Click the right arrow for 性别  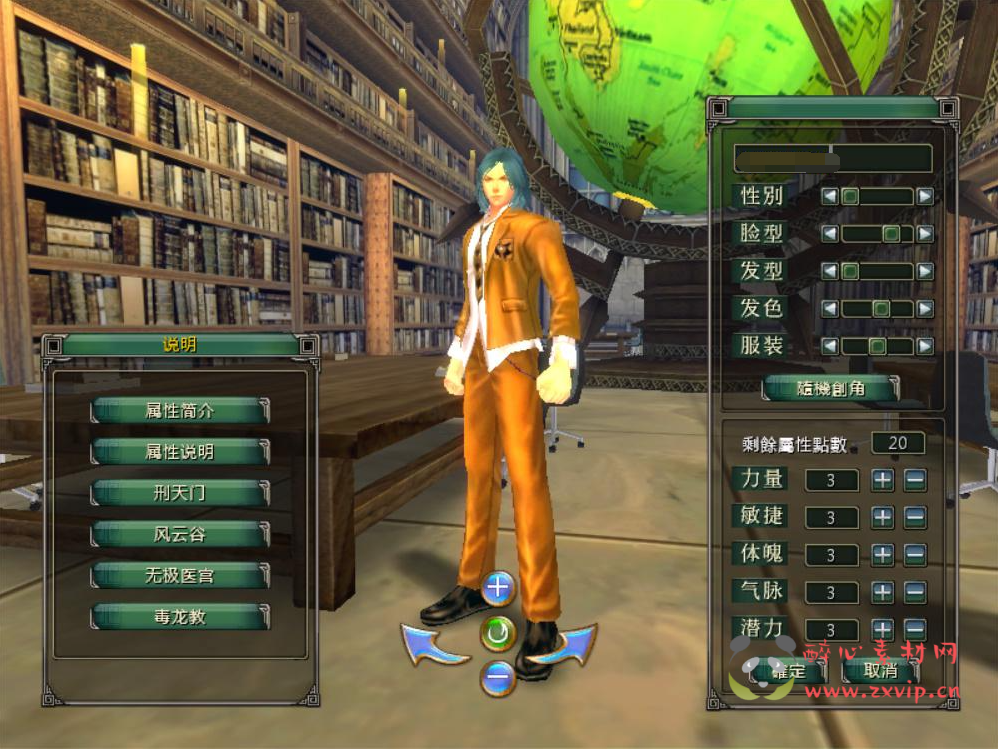pos(925,197)
